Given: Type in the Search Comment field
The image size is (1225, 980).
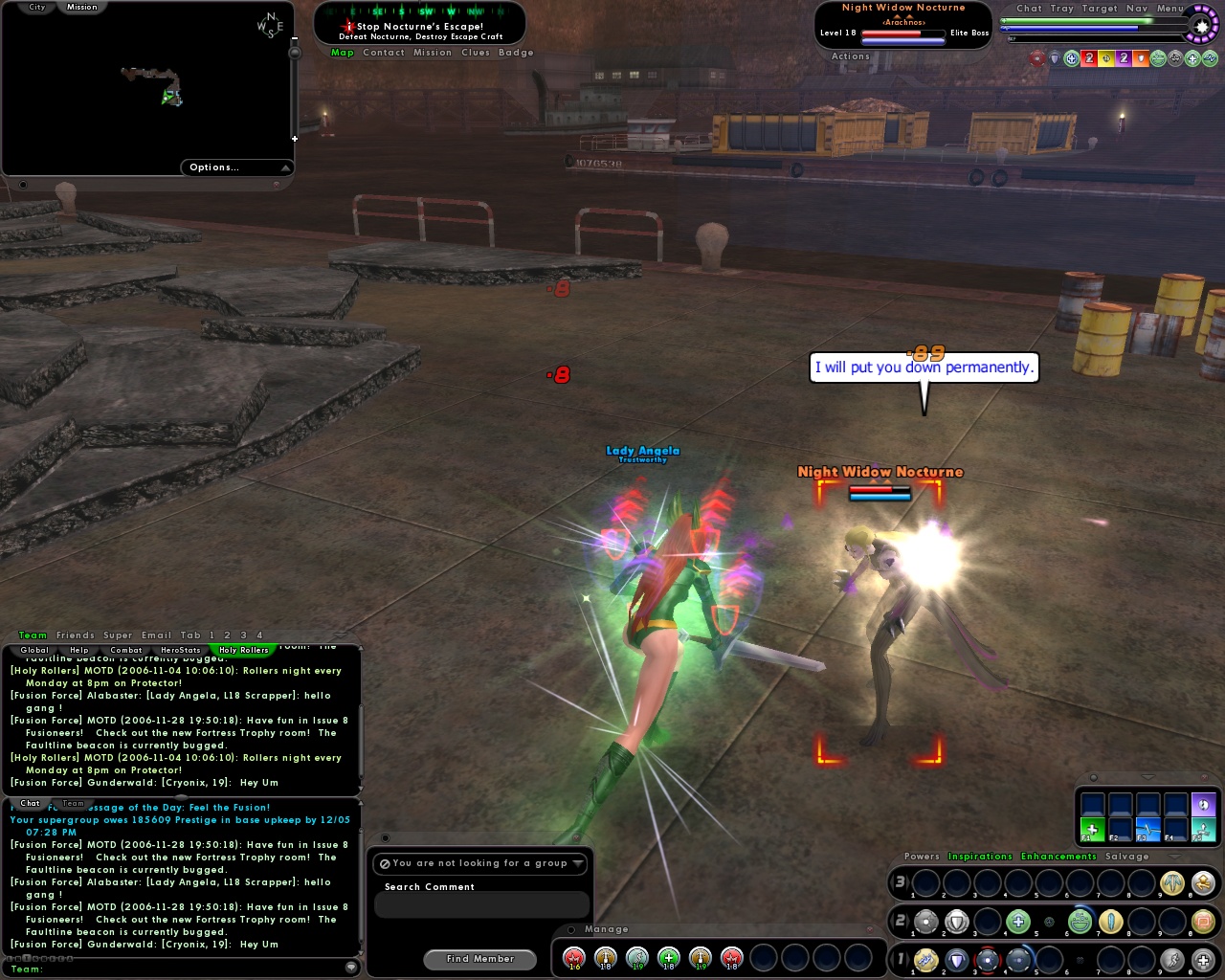Looking at the screenshot, I should 481,904.
